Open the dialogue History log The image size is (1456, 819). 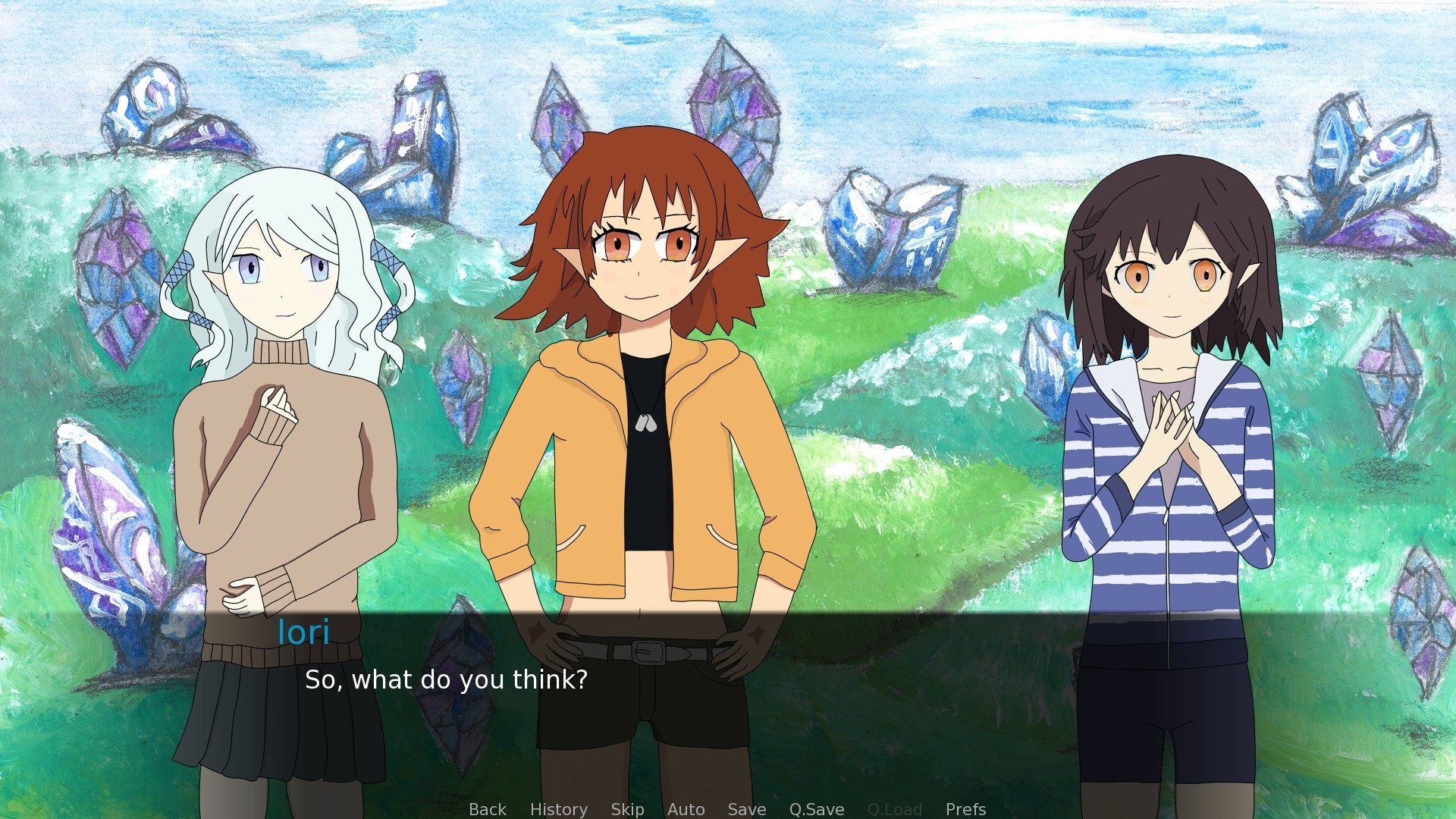558,809
